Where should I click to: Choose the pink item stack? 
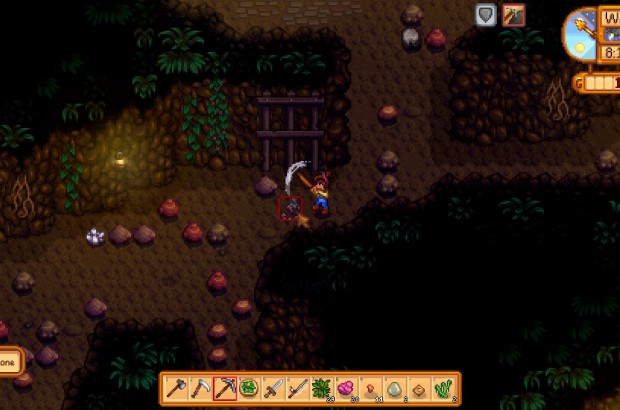click(346, 387)
